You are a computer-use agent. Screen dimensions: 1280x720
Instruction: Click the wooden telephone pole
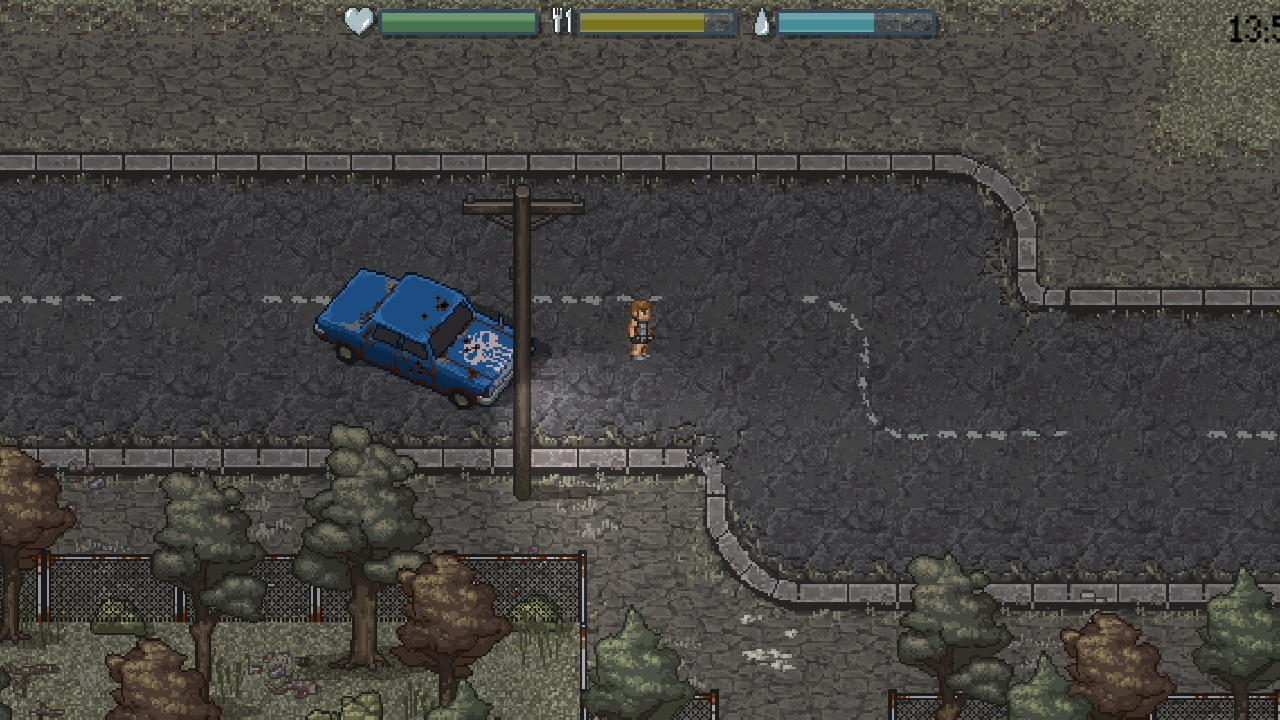pos(524,350)
